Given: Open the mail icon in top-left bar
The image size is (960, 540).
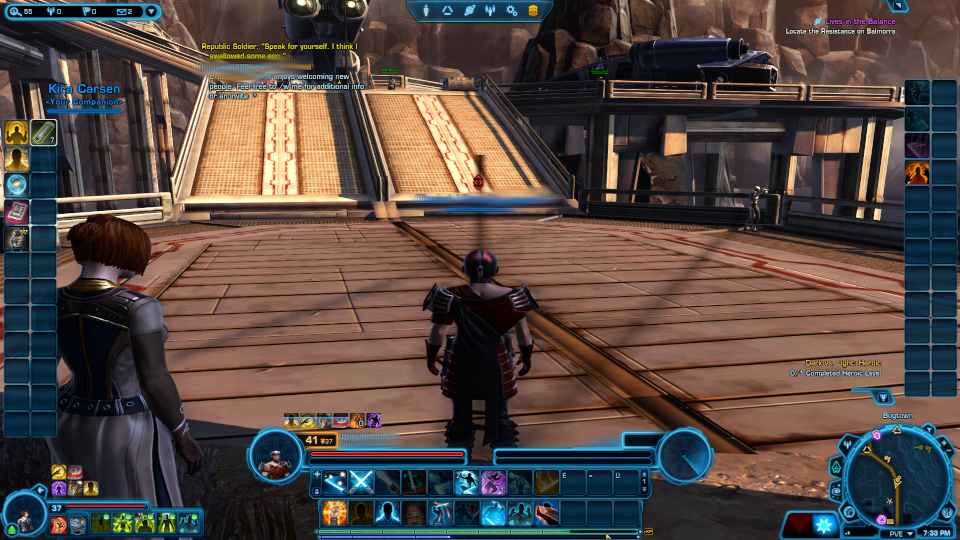Looking at the screenshot, I should [x=126, y=11].
